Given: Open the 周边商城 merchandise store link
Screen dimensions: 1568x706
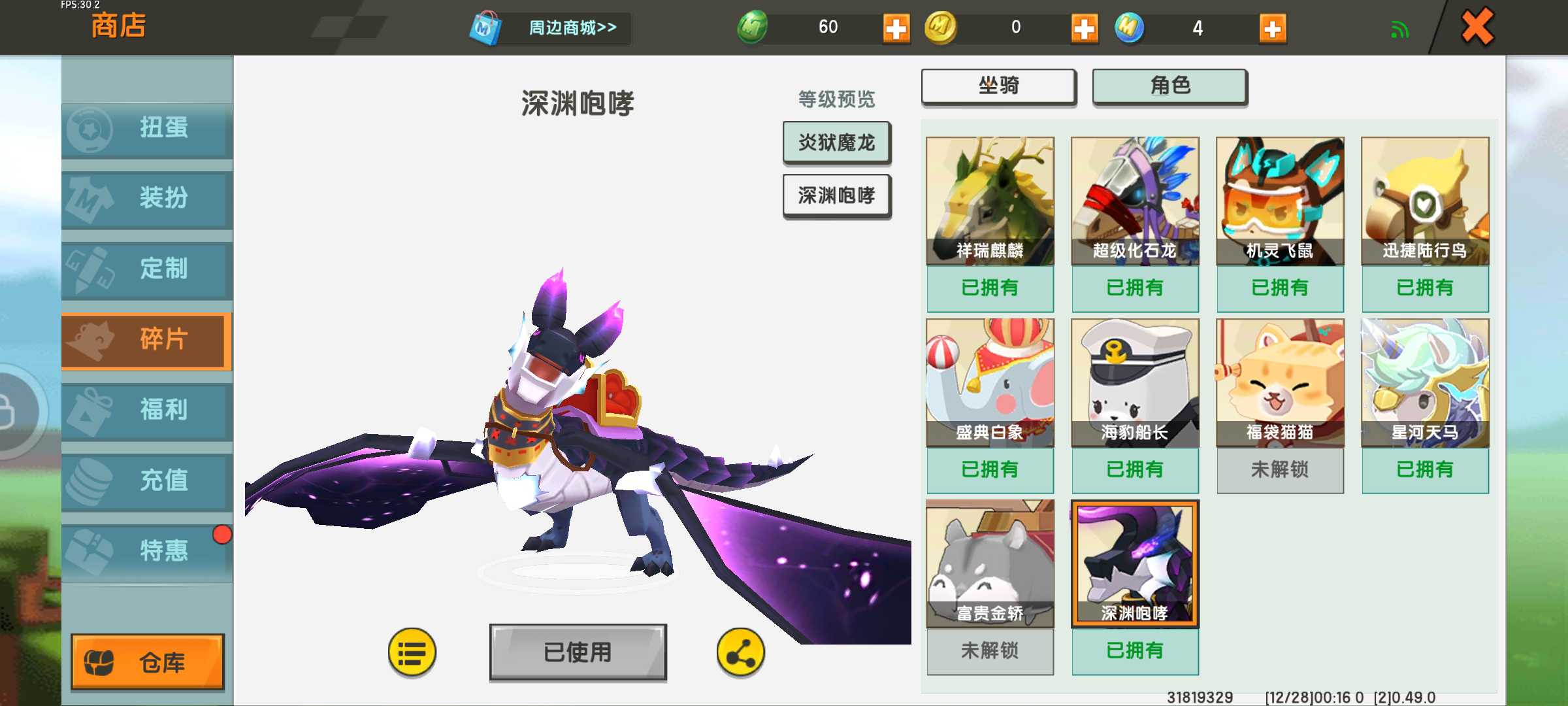Looking at the screenshot, I should [x=572, y=28].
